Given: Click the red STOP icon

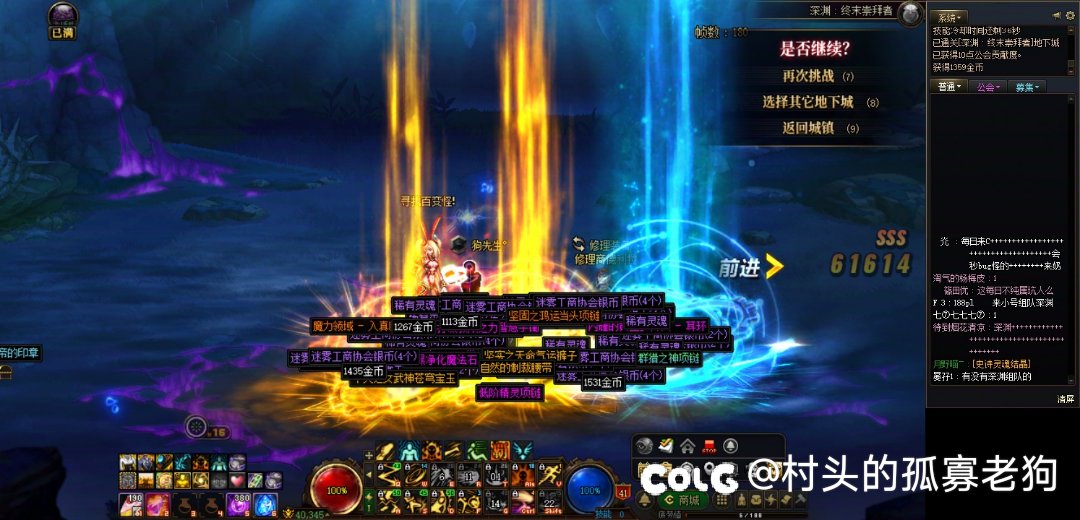Looking at the screenshot, I should coord(709,446).
